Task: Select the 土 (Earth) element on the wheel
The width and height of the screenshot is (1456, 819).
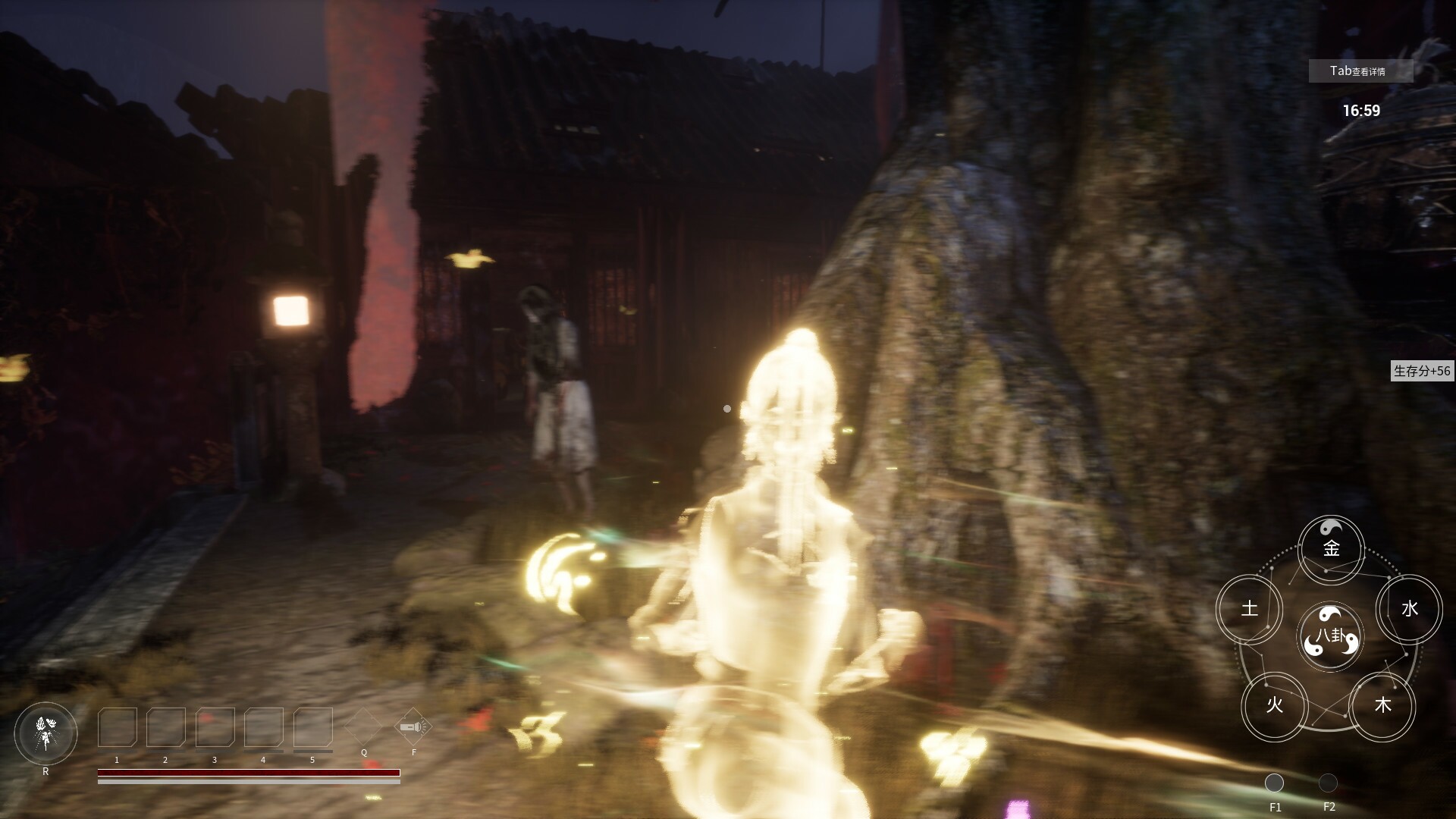Action: tap(1250, 609)
